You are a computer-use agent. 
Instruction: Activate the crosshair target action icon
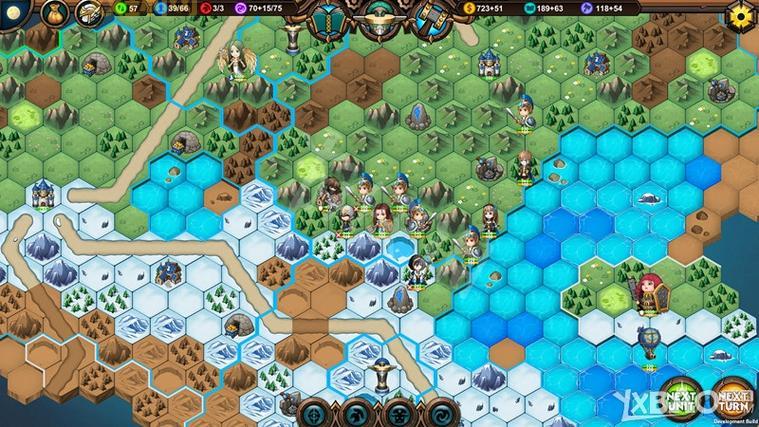313,412
